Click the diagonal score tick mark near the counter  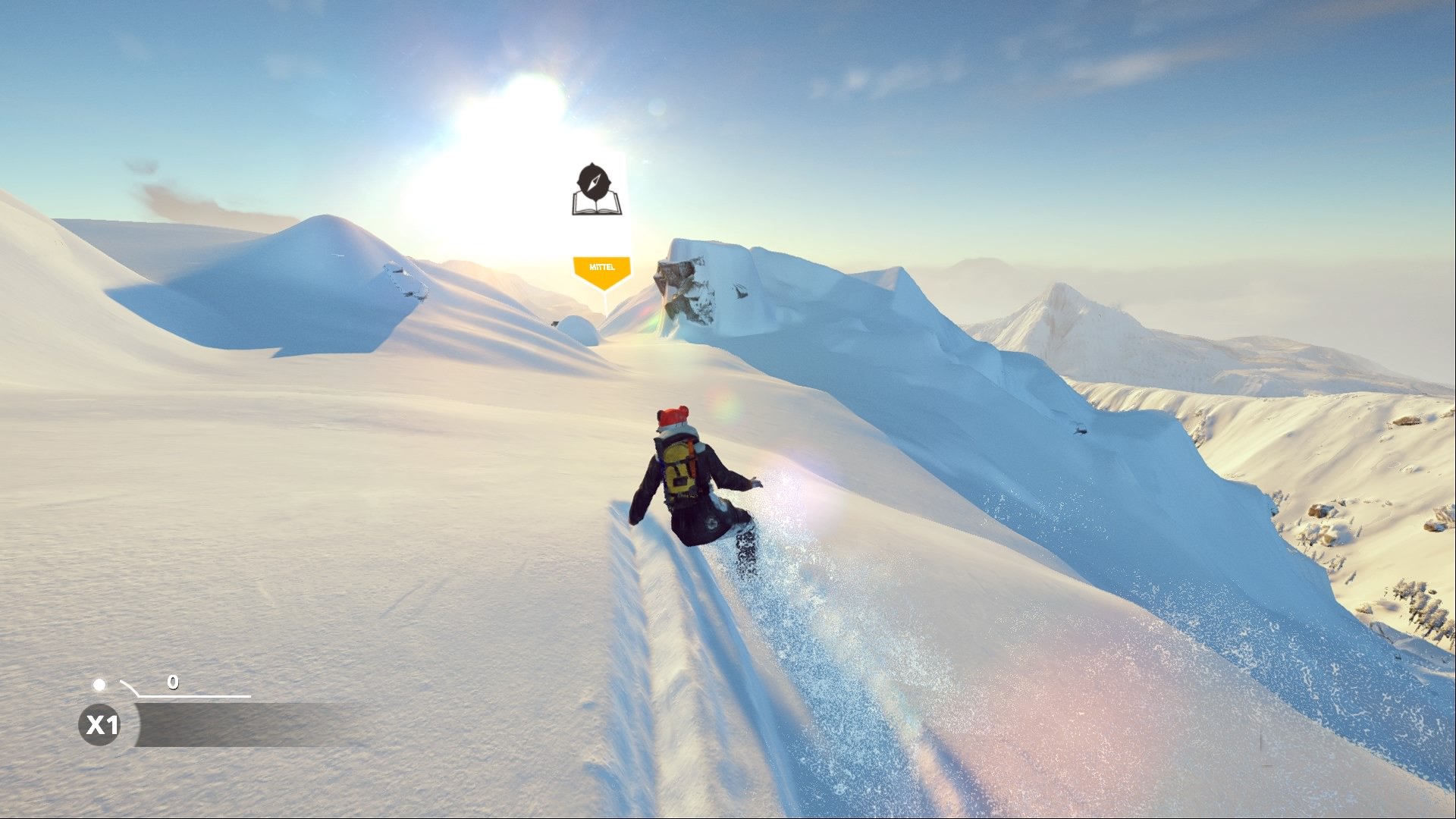click(x=130, y=689)
